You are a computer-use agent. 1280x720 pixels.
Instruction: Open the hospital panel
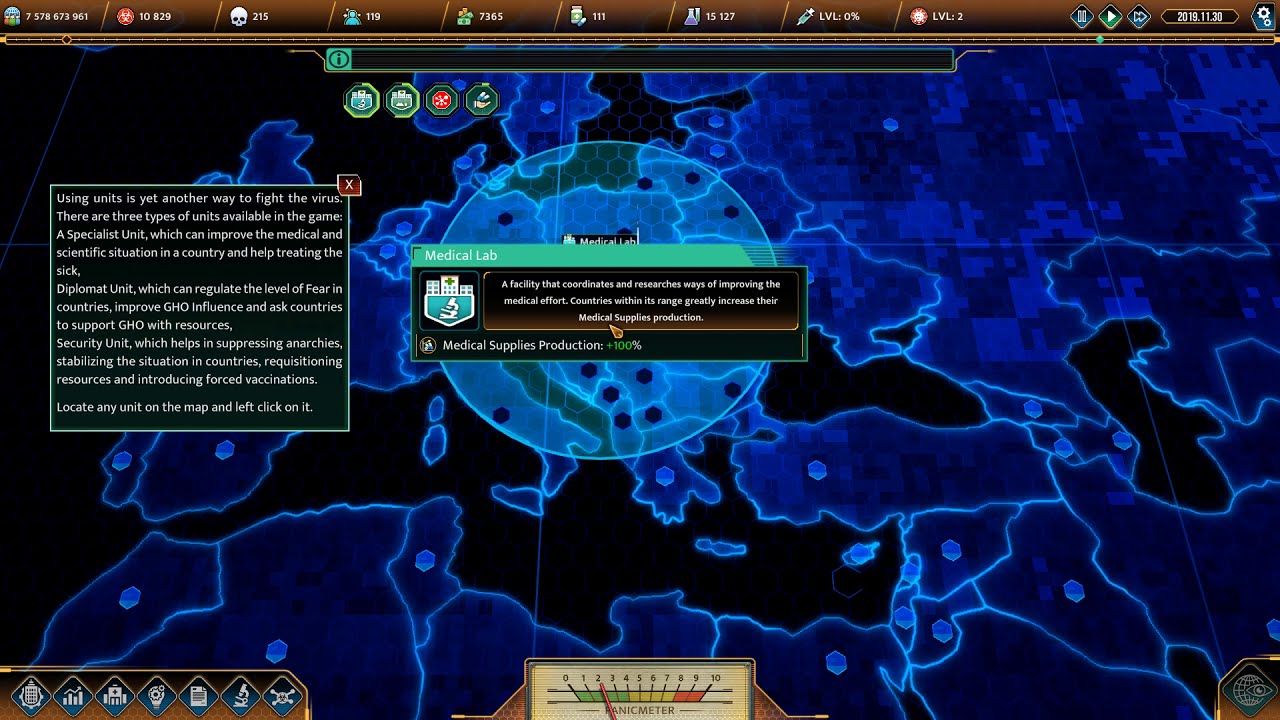click(114, 695)
